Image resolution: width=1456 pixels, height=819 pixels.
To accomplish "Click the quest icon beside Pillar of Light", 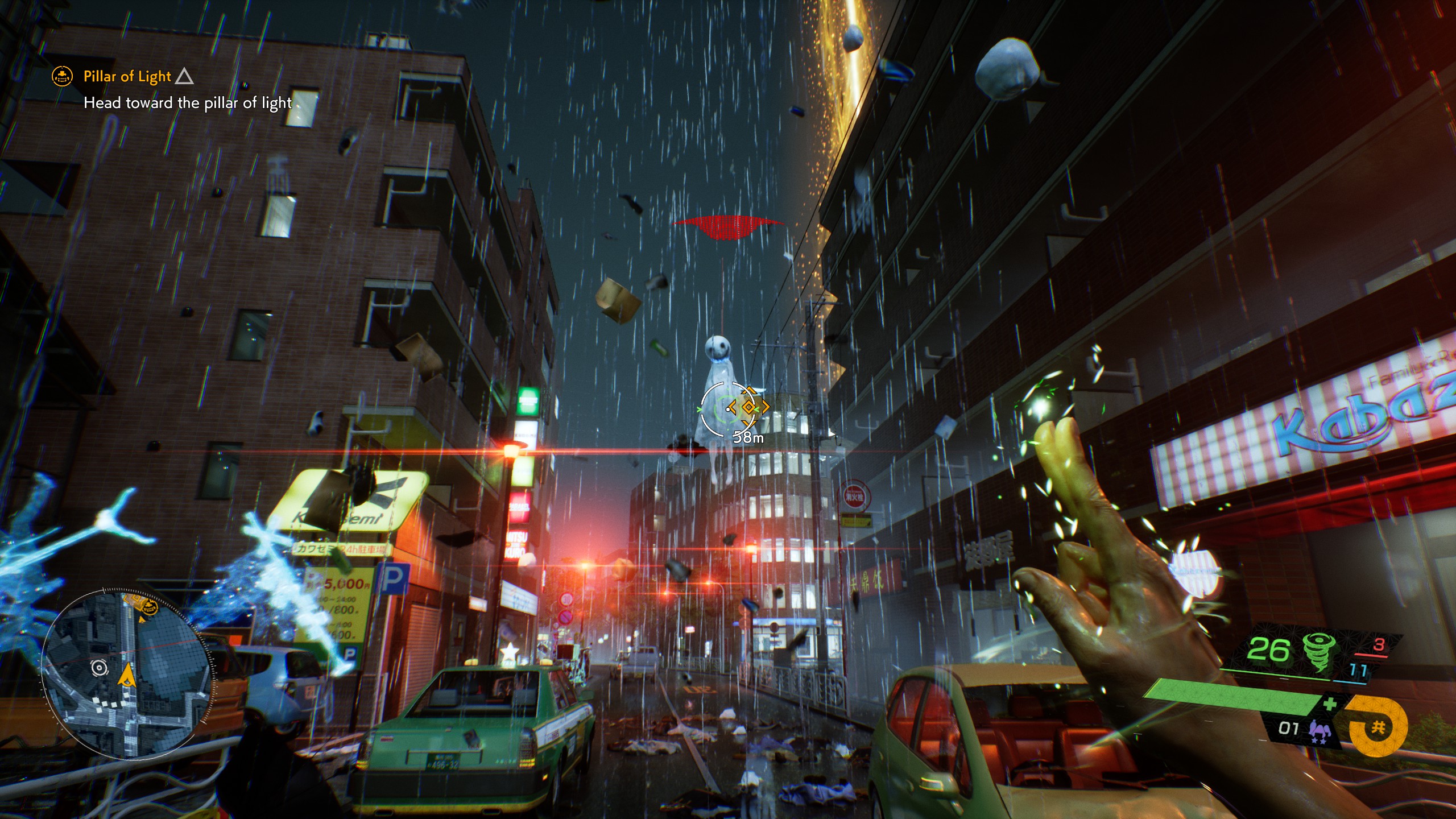I will pyautogui.click(x=62, y=76).
